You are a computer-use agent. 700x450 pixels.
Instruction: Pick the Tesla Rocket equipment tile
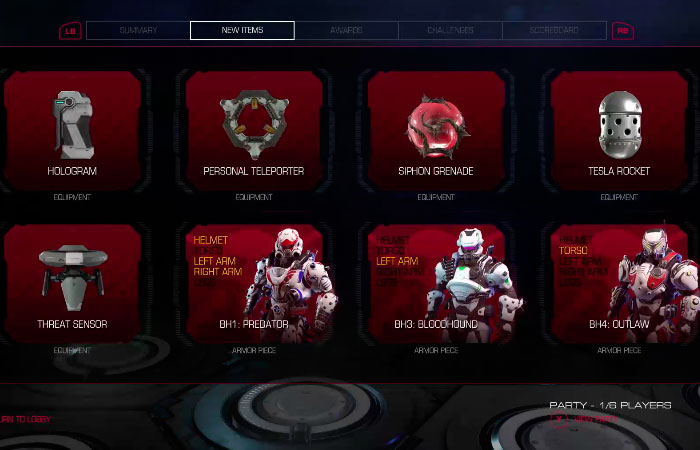tap(619, 130)
